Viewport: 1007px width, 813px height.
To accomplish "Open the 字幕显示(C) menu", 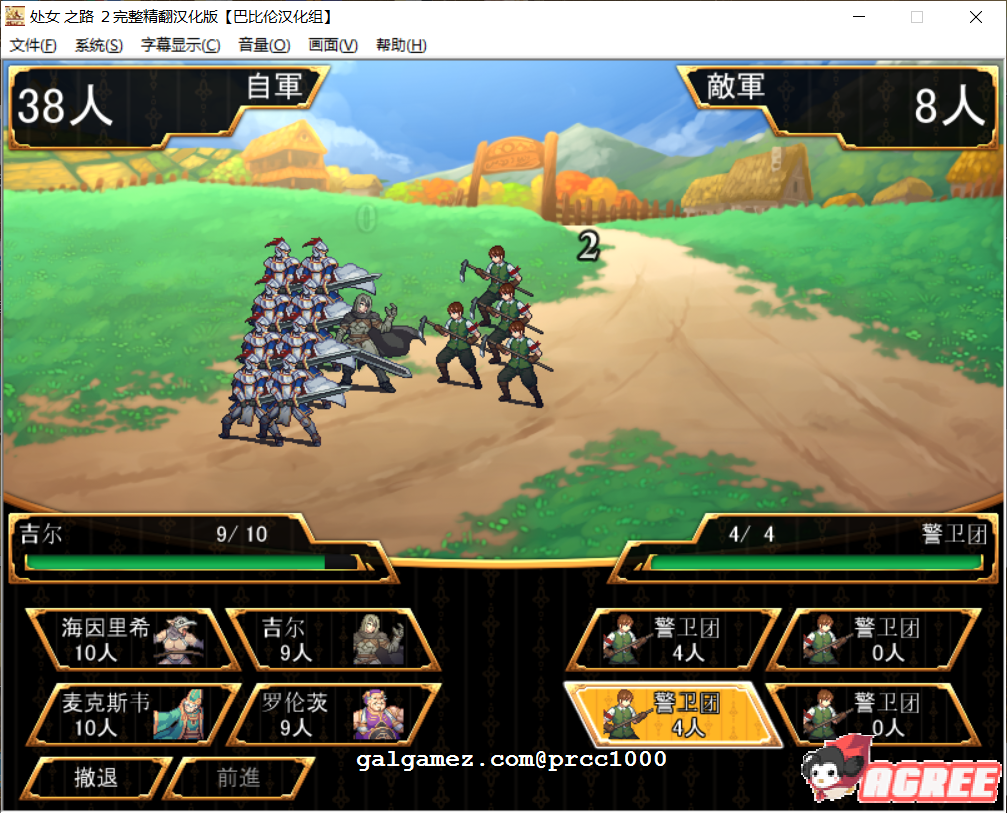I will pyautogui.click(x=180, y=45).
